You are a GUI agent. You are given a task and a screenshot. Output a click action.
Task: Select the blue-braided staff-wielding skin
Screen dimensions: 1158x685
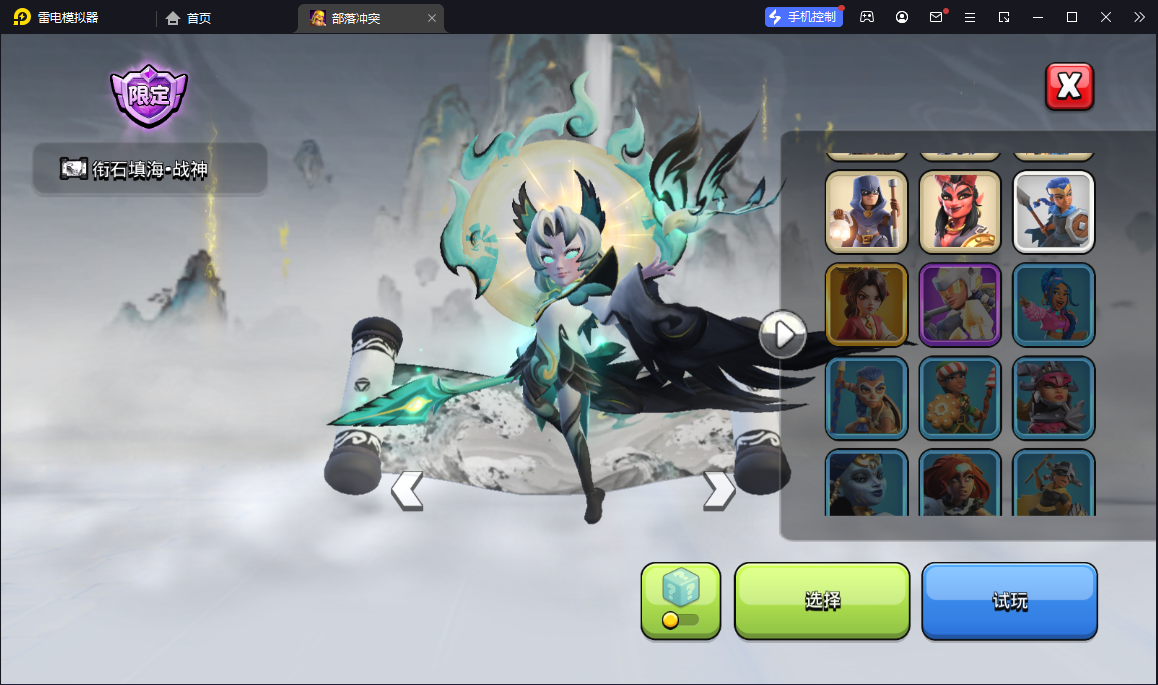(x=866, y=398)
